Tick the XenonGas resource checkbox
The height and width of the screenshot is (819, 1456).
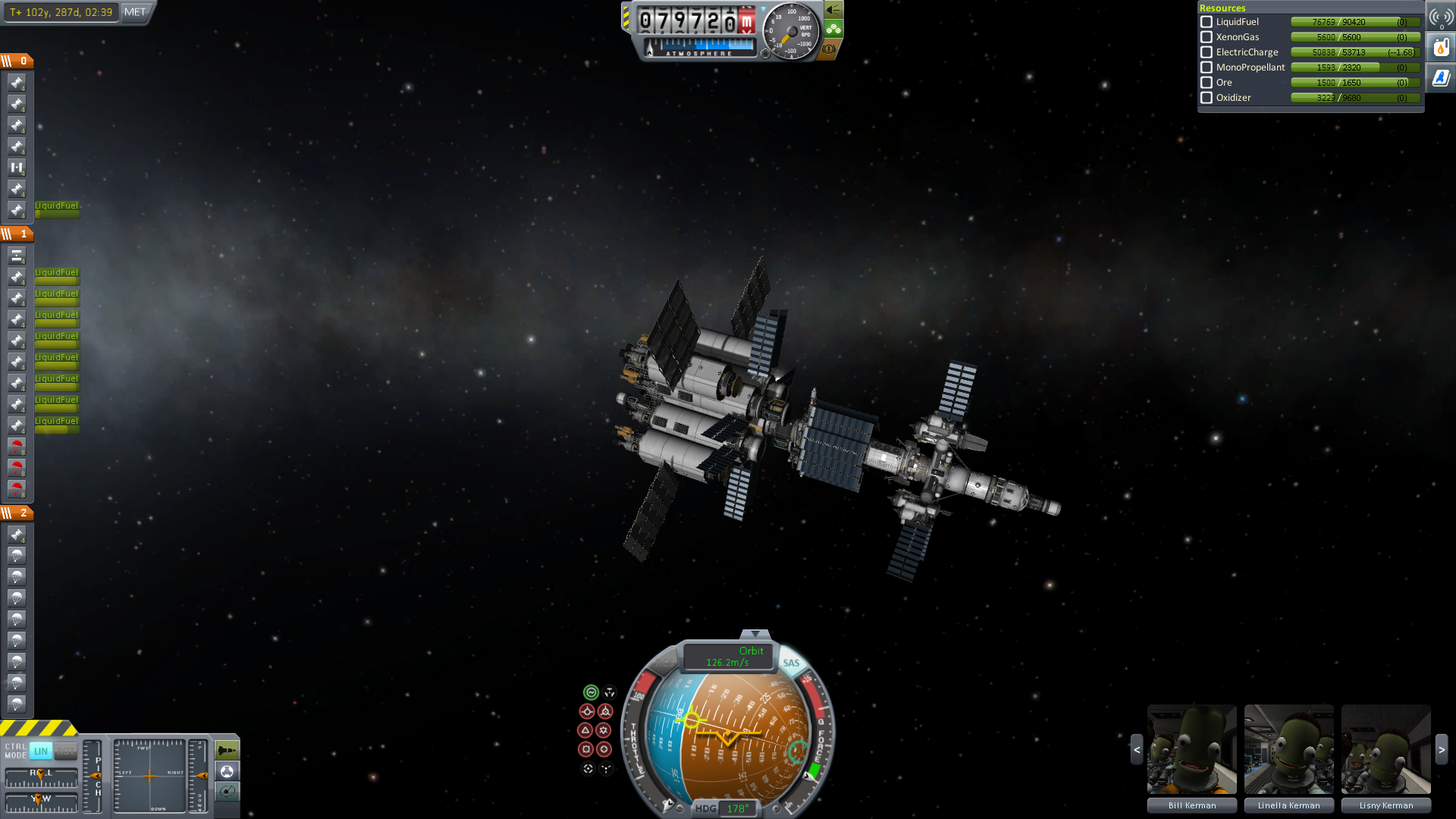(1207, 37)
